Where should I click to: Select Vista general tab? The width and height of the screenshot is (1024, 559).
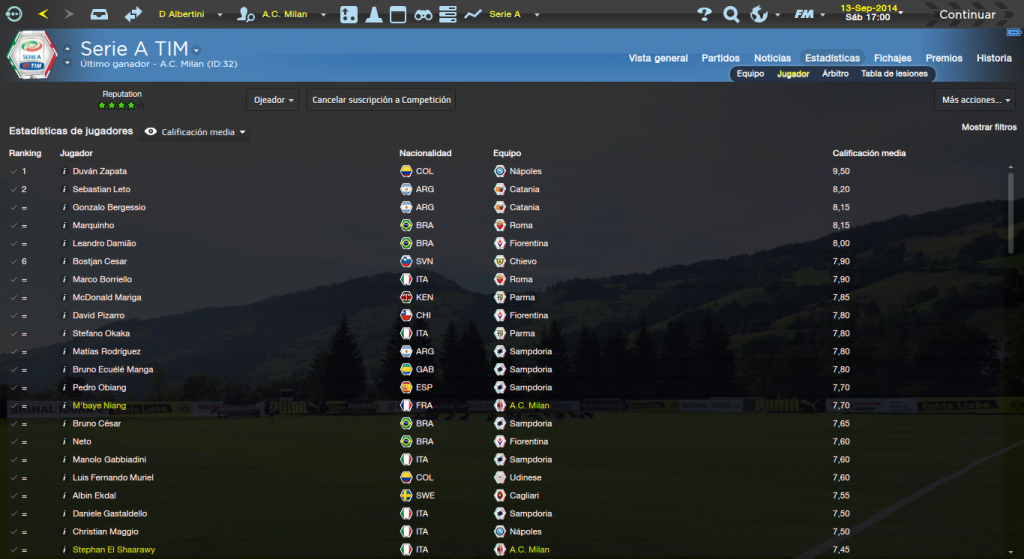pos(658,58)
